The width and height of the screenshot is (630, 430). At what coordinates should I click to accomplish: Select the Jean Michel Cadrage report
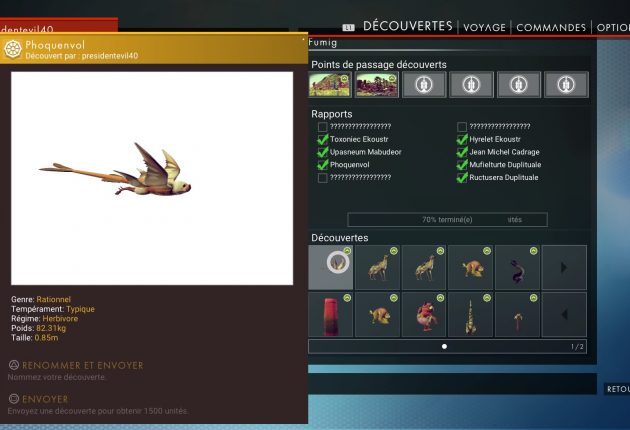pyautogui.click(x=504, y=152)
